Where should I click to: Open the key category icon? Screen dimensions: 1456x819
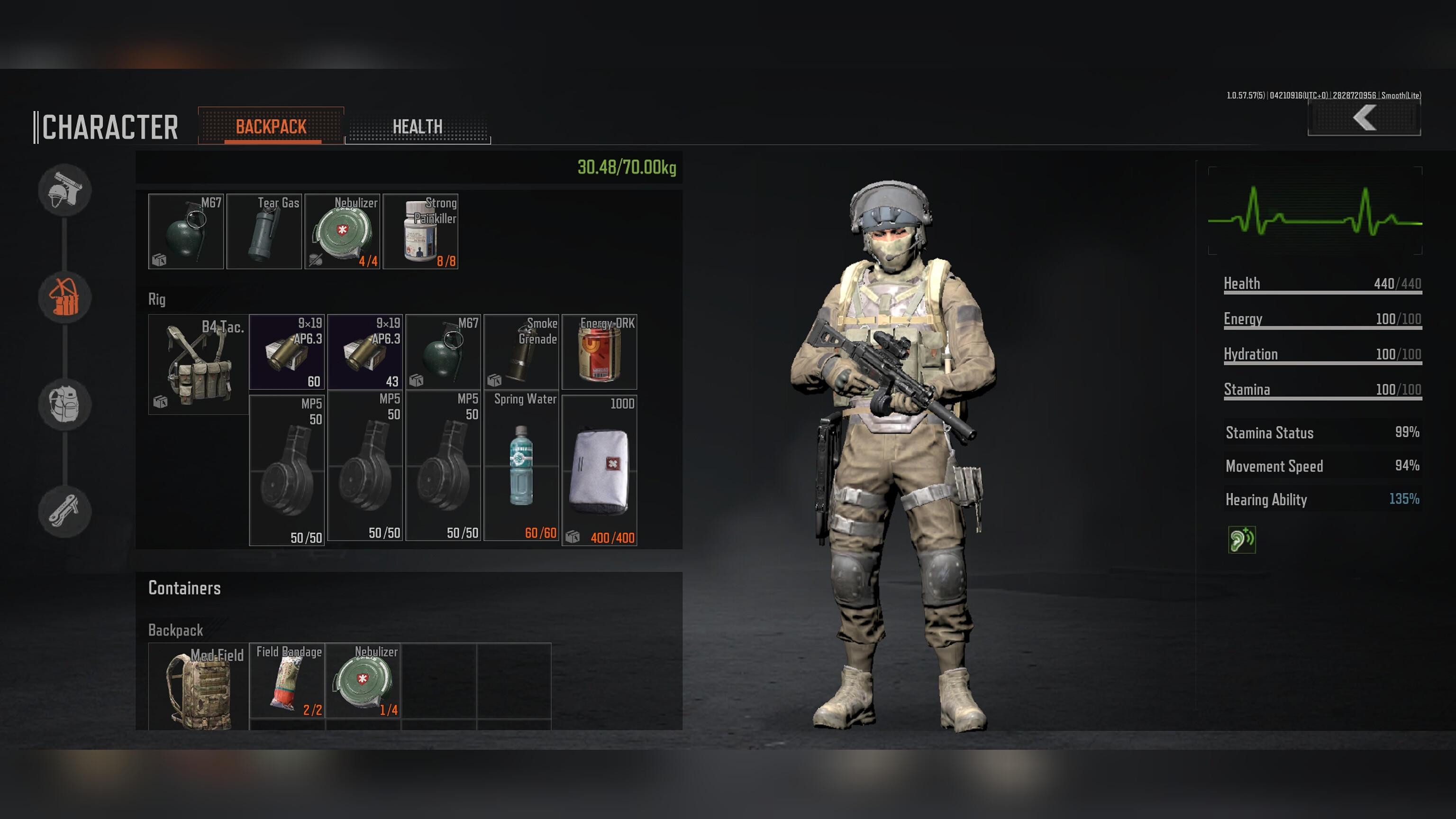click(x=65, y=511)
